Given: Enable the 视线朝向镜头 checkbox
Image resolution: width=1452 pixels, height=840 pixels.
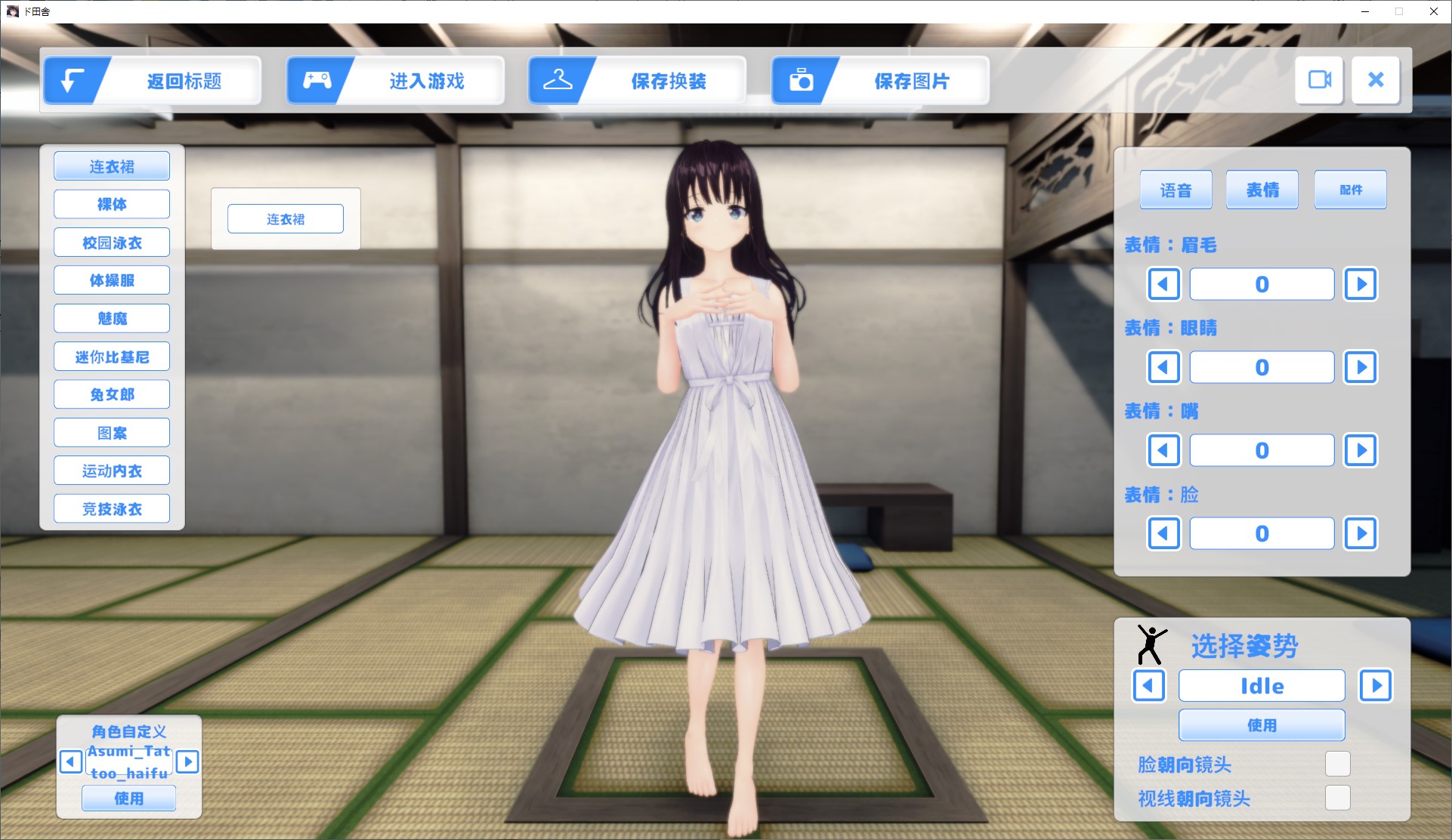Looking at the screenshot, I should coord(1337,798).
